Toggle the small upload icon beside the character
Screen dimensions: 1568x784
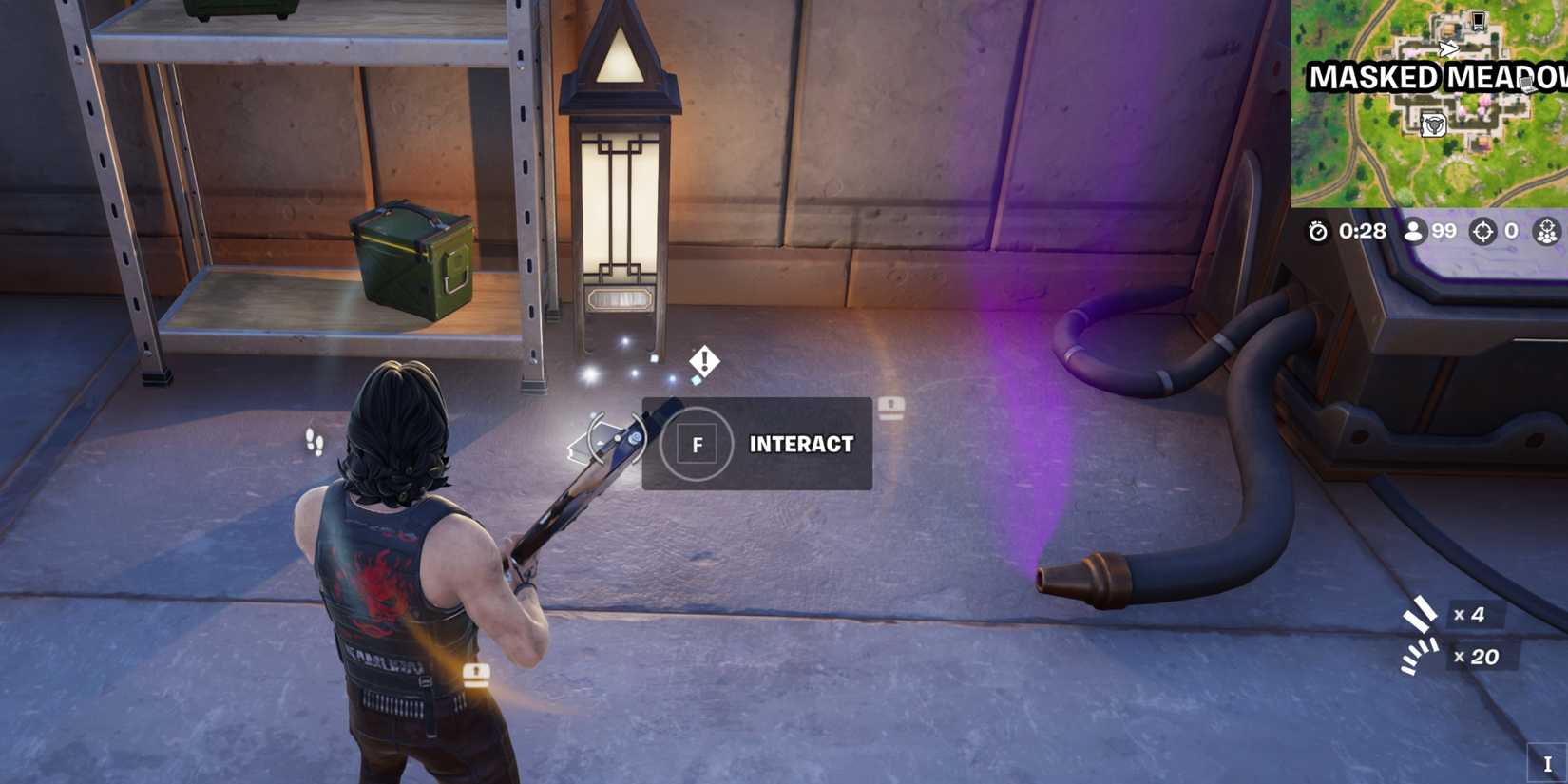pos(475,675)
